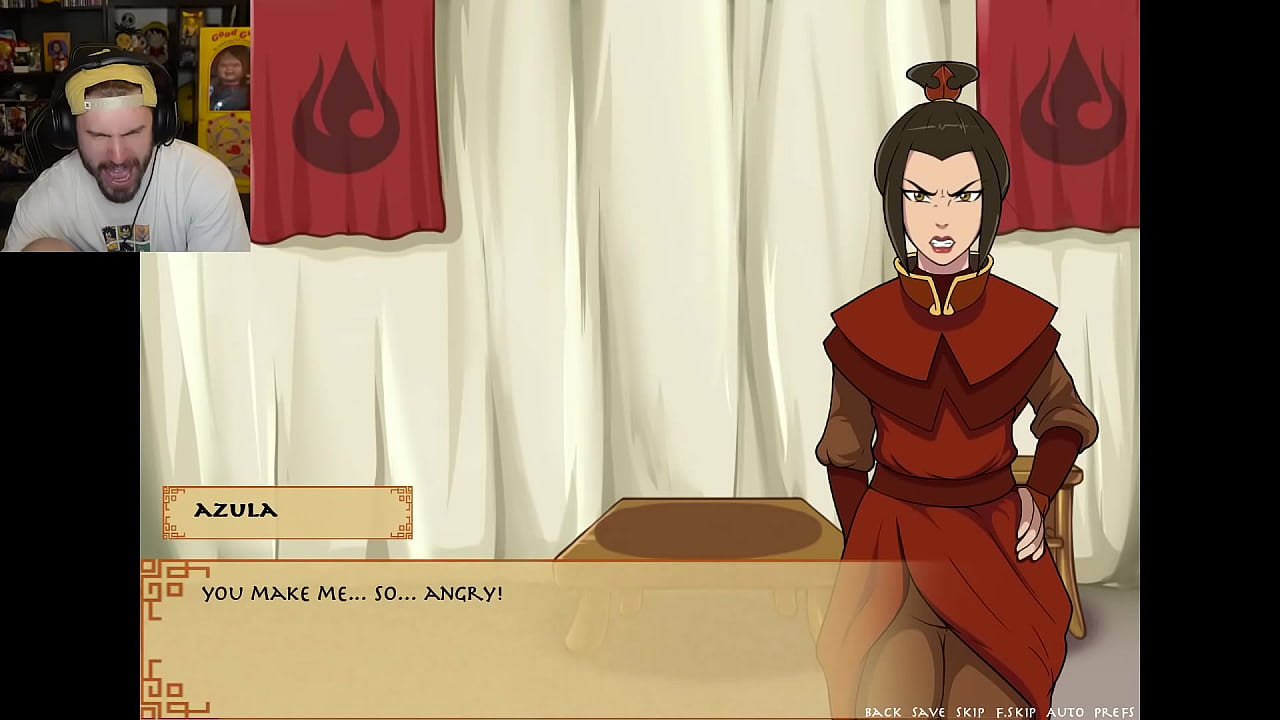The image size is (1280, 720).
Task: Enable AUTO text advance mode
Action: point(1068,711)
